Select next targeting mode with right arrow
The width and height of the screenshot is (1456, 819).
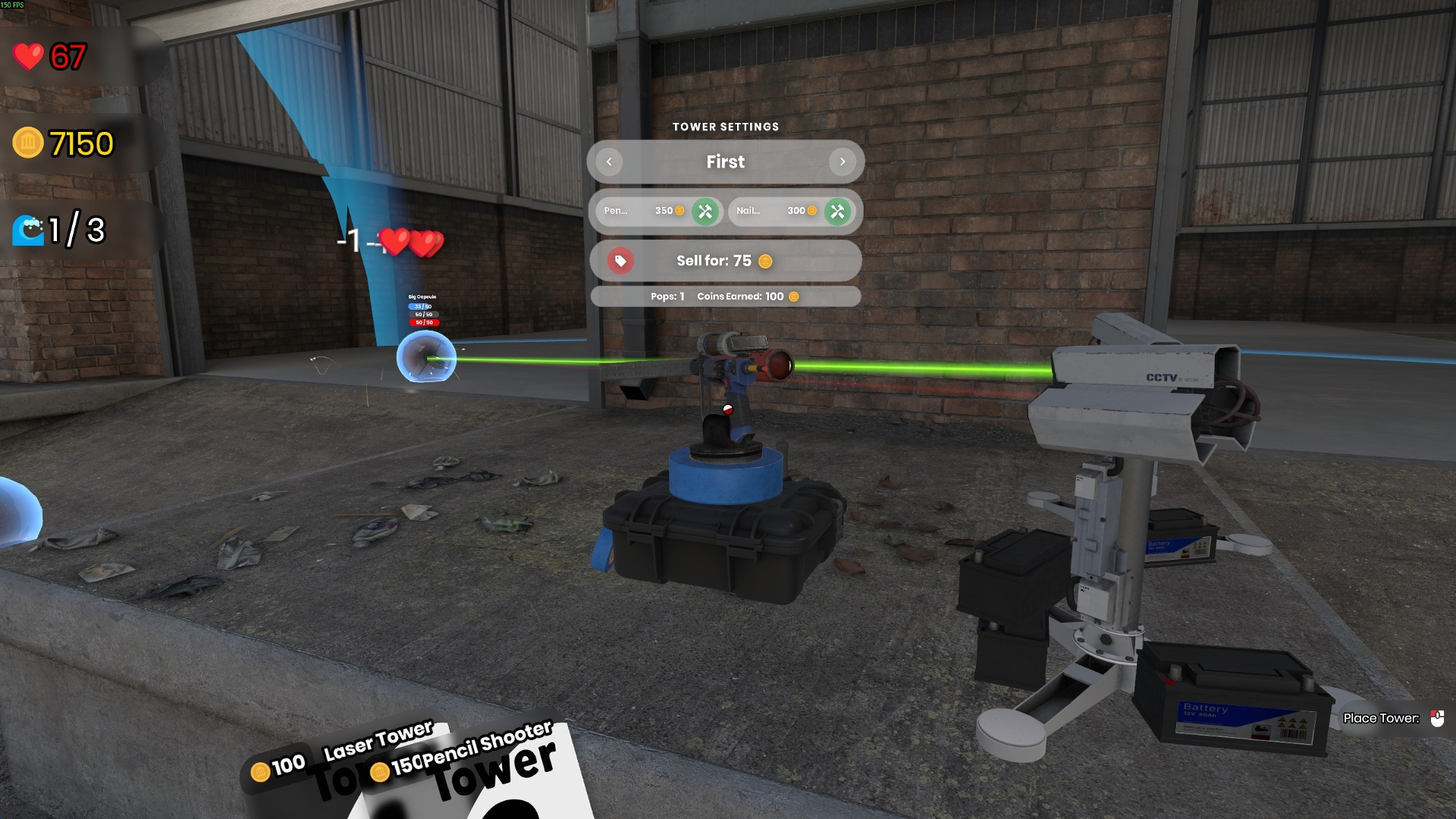tap(842, 162)
